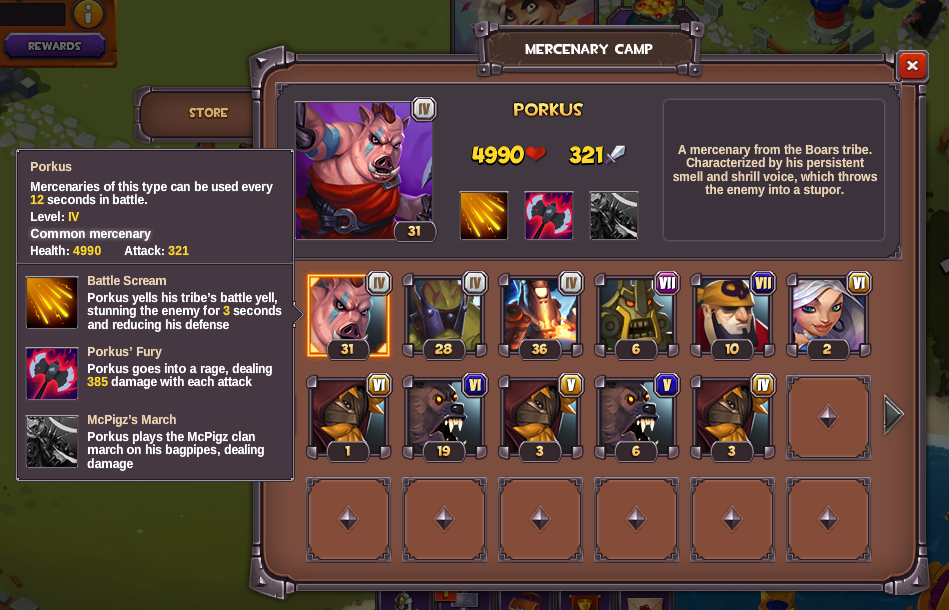Open the Store tab
The width and height of the screenshot is (949, 610).
(x=208, y=113)
